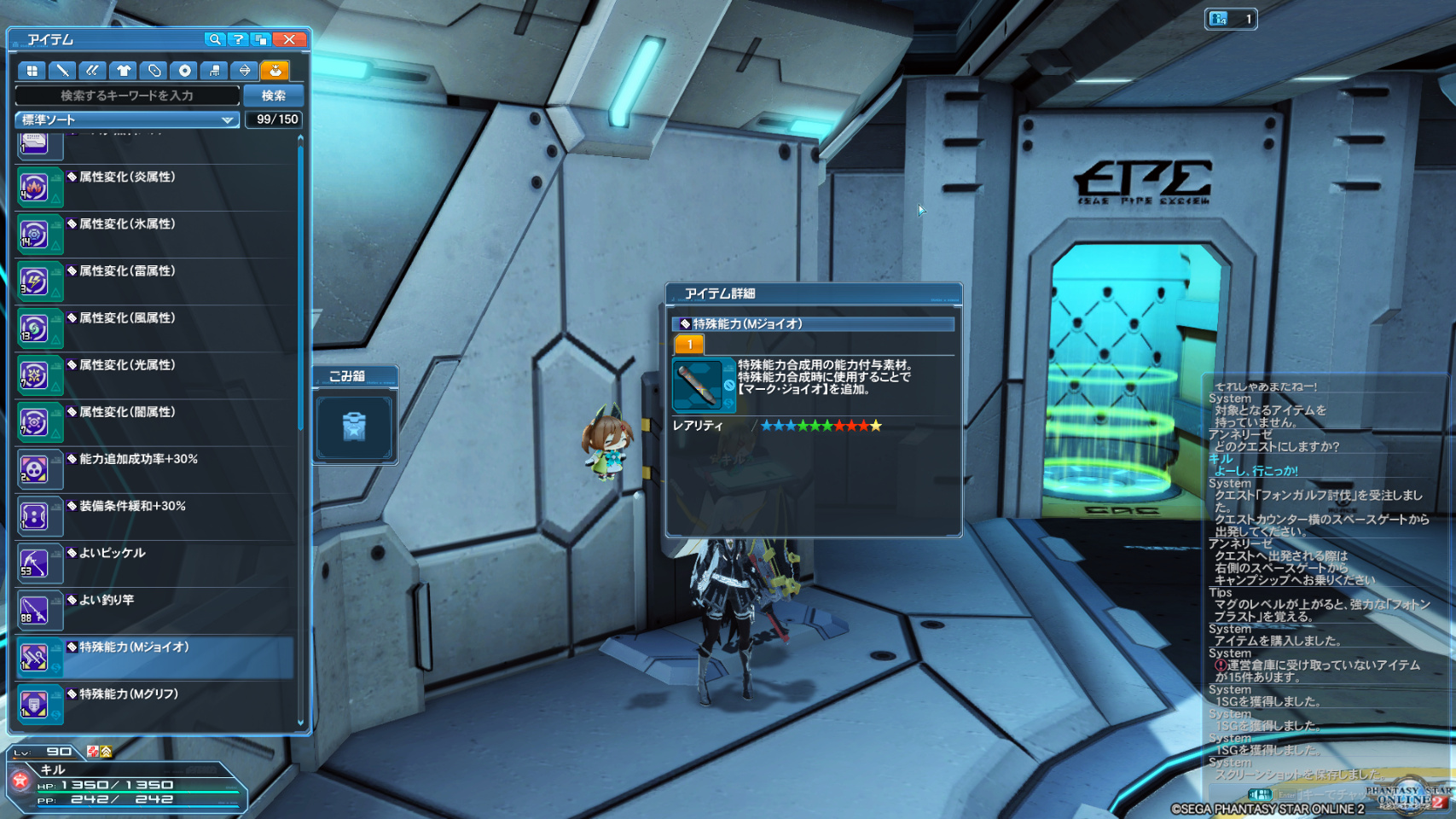This screenshot has height=819, width=1456.
Task: Open the disc category tab
Action: pyautogui.click(x=184, y=71)
